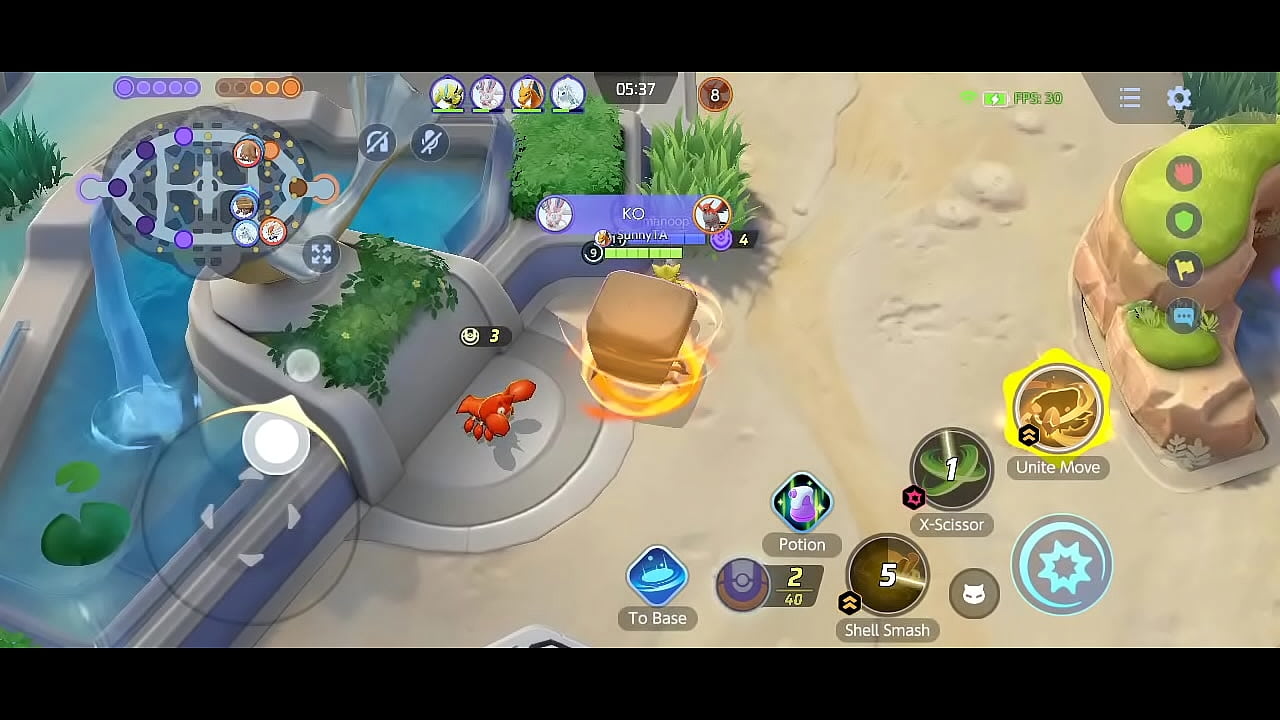
Task: Use the X-Scissor move
Action: (x=951, y=469)
